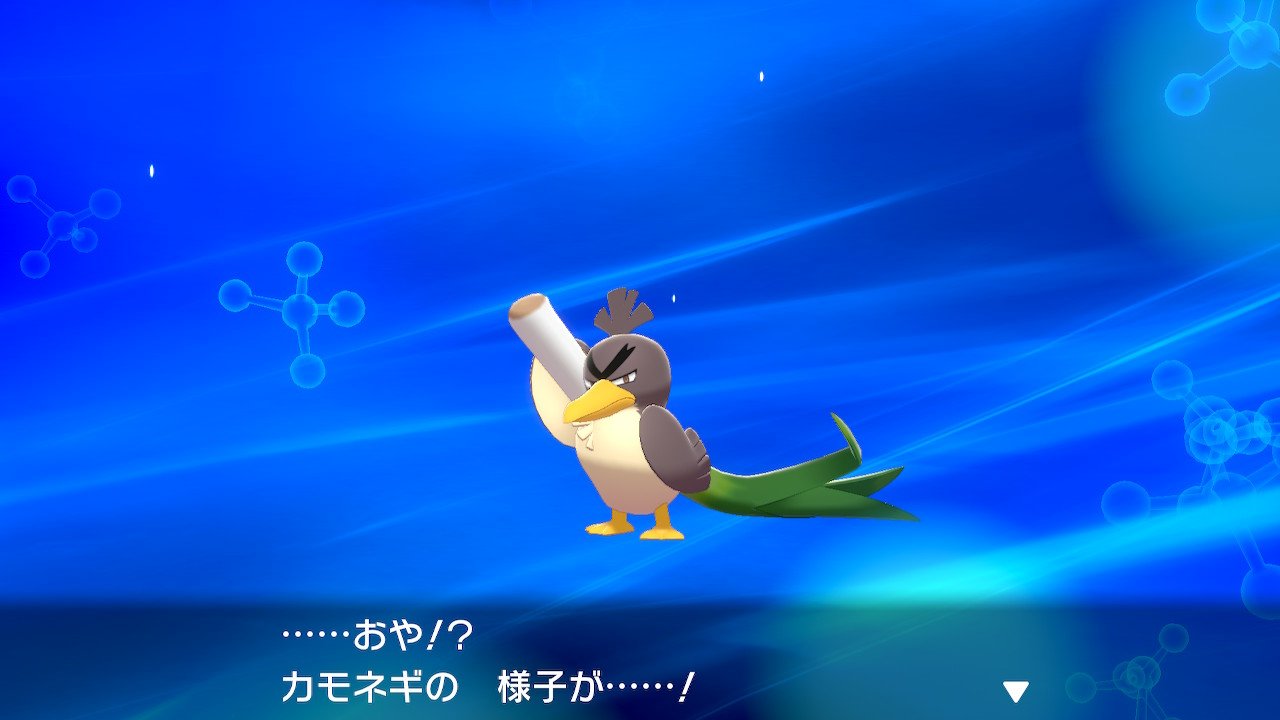The width and height of the screenshot is (1280, 720).
Task: Click the sparkle on the upper left background
Action: tap(152, 168)
